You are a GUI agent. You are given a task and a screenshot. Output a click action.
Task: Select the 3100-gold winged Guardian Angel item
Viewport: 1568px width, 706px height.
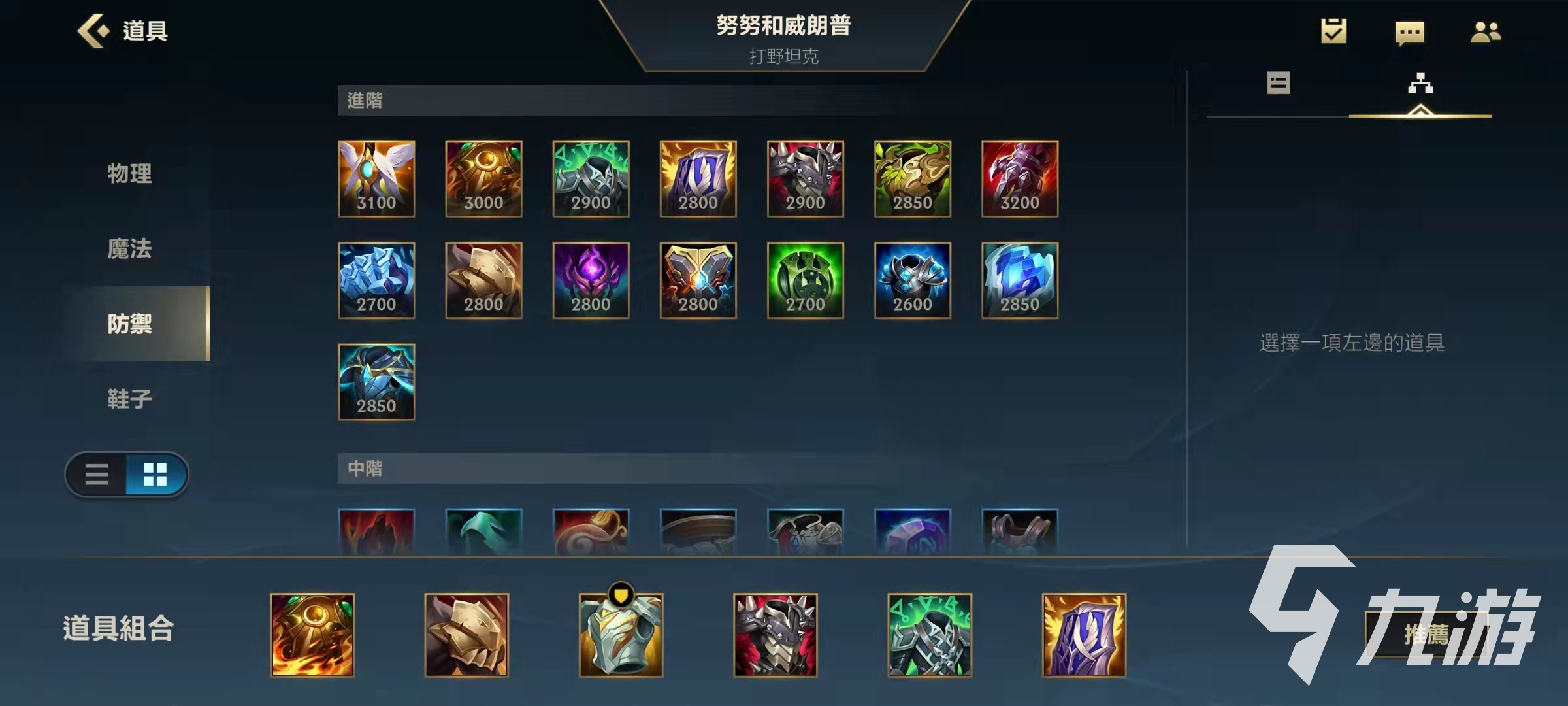pyautogui.click(x=377, y=178)
